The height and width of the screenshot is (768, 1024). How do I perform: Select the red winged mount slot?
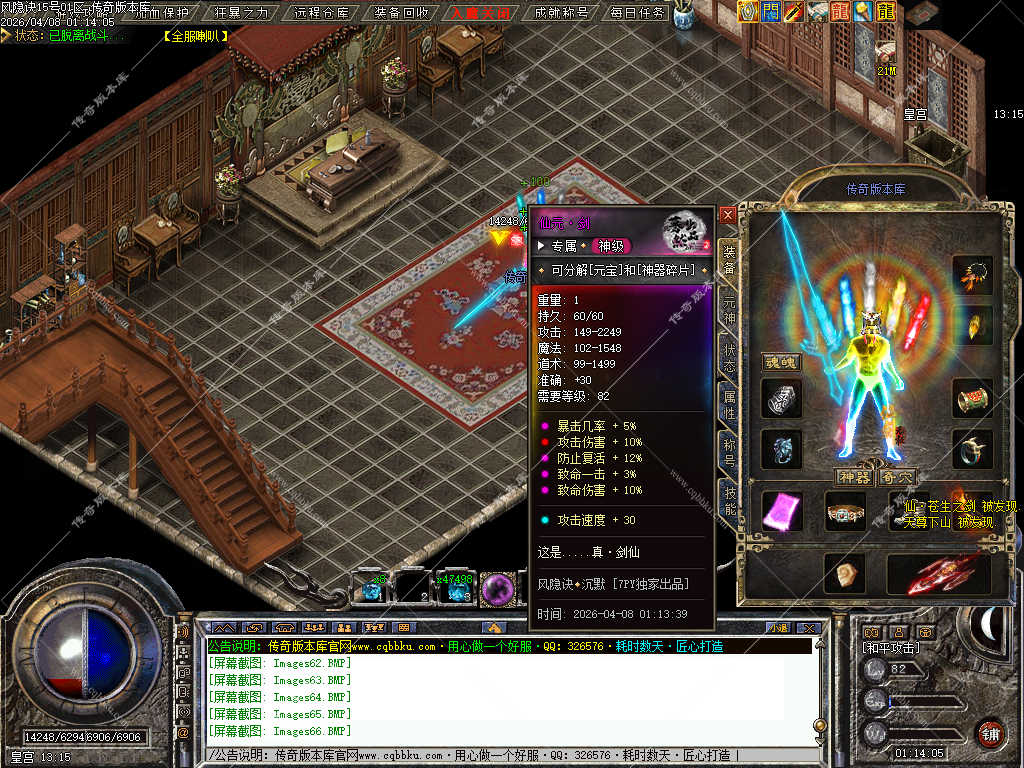[938, 574]
